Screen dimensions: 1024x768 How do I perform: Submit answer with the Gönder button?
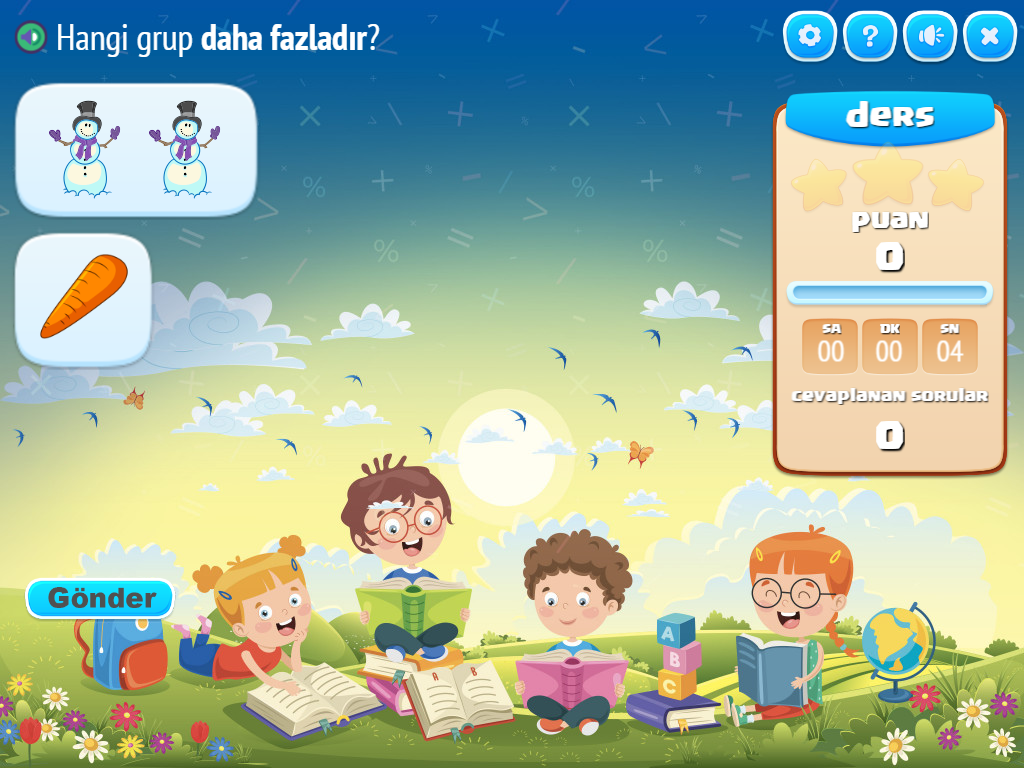coord(101,598)
